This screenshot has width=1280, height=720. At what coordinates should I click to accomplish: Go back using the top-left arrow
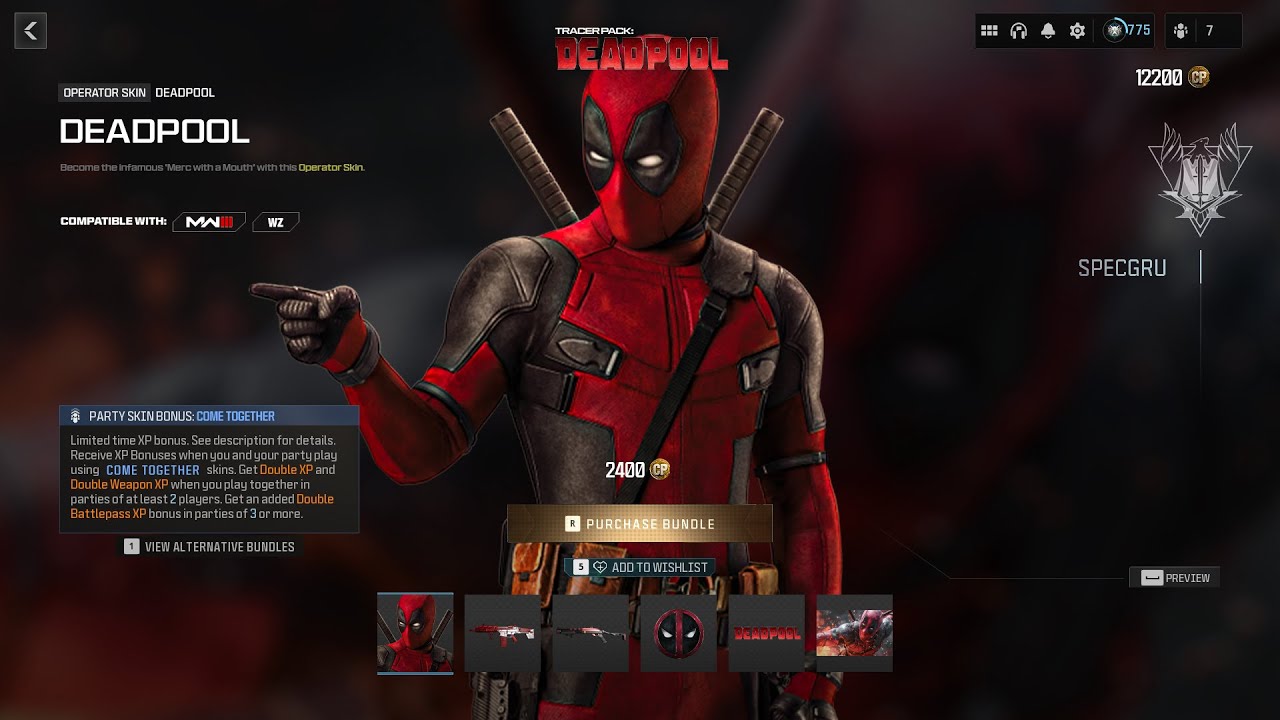click(30, 31)
